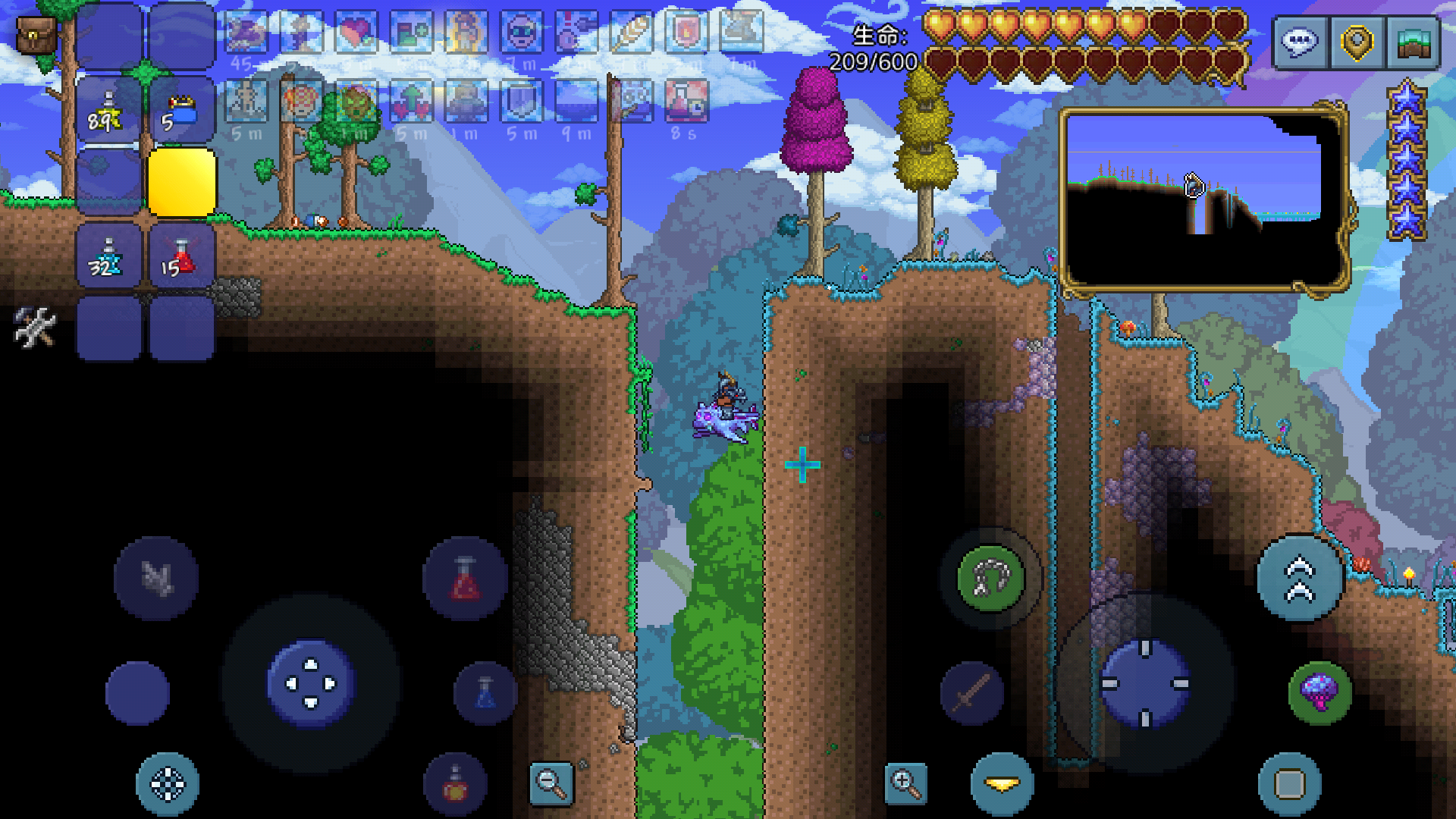This screenshot has height=819, width=1456.
Task: Tap the double-arrow jump button
Action: 1300,579
